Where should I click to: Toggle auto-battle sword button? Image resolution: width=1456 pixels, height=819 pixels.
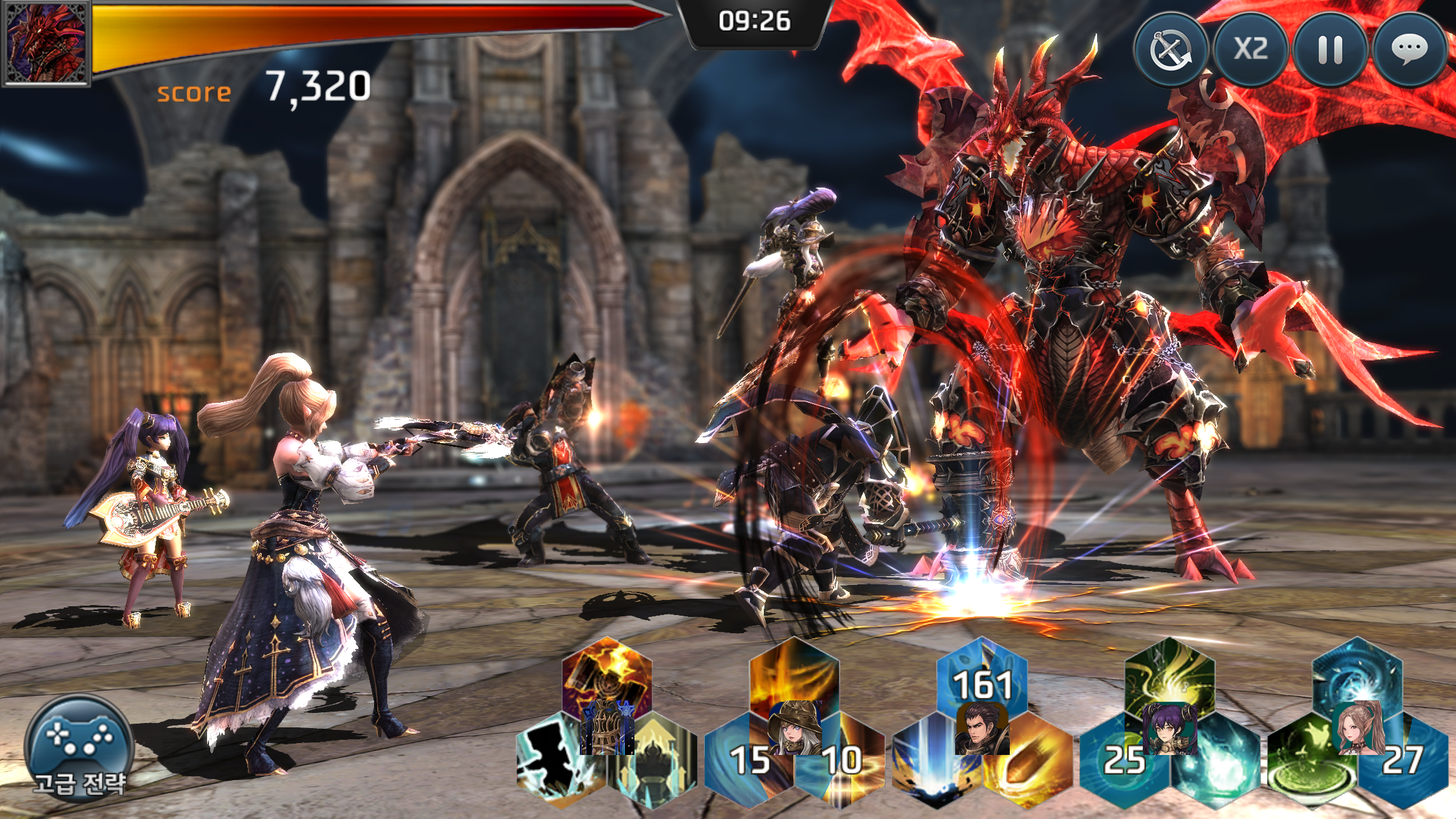pos(1171,50)
